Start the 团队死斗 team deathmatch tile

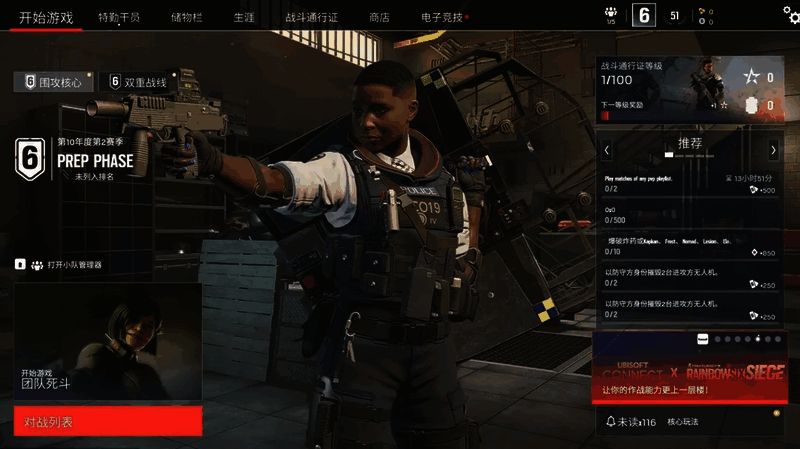pyautogui.click(x=108, y=343)
